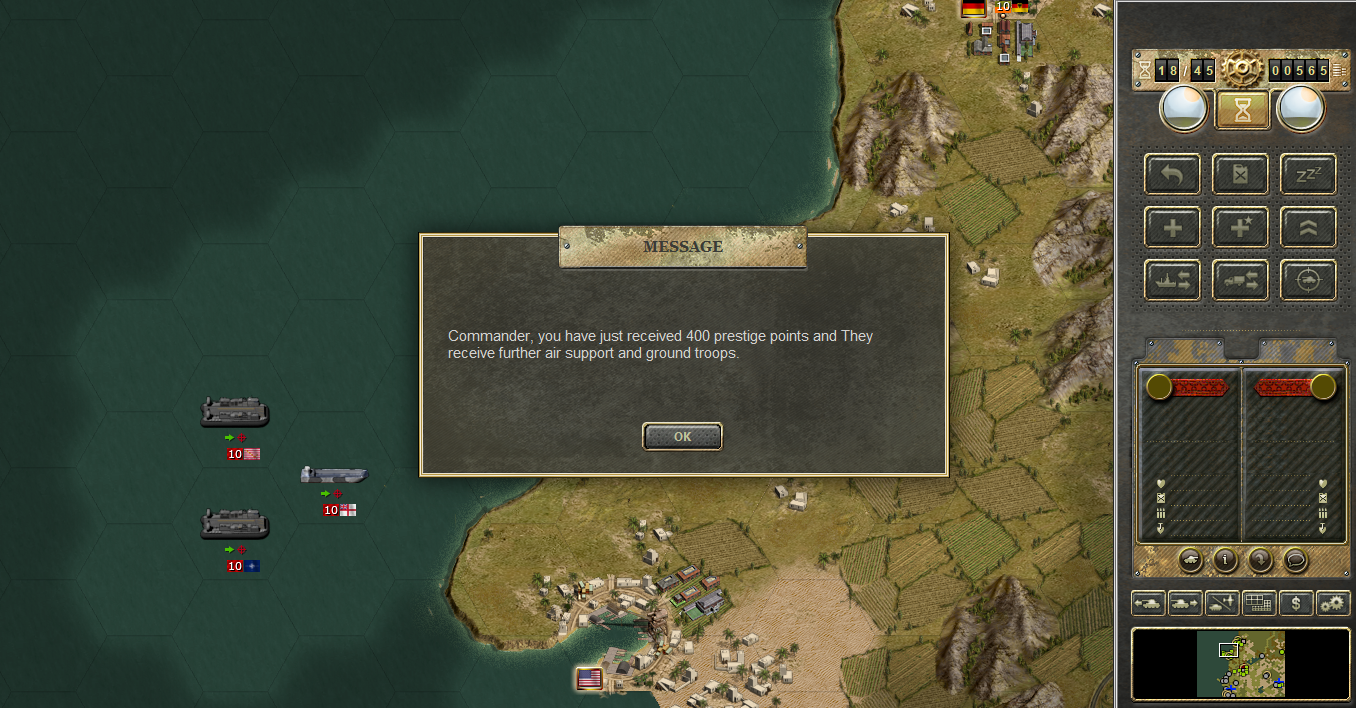The width and height of the screenshot is (1356, 708).
Task: Activate the tank crosshair target button
Action: 1308,280
